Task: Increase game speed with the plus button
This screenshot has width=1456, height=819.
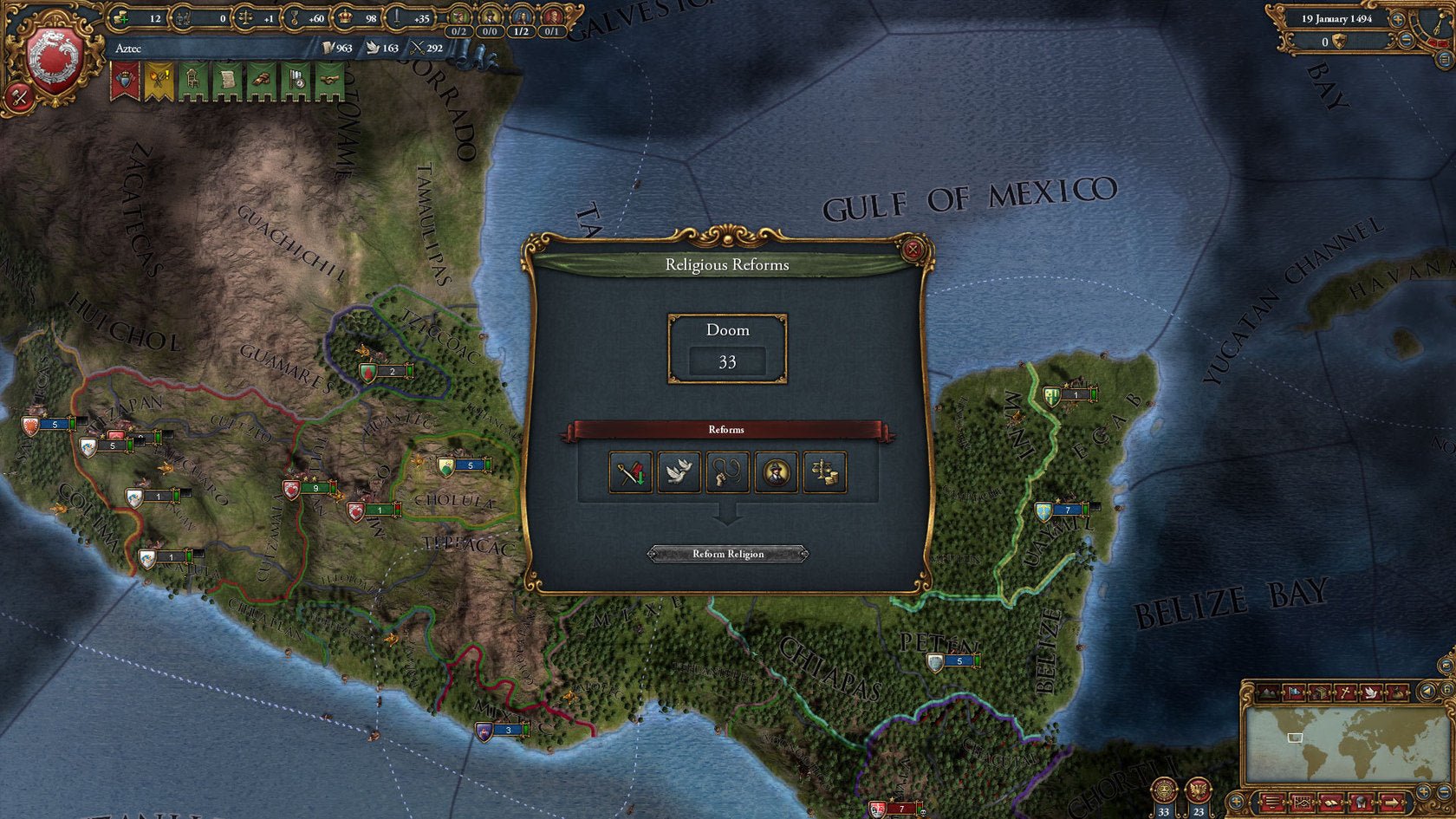Action: (x=1398, y=19)
